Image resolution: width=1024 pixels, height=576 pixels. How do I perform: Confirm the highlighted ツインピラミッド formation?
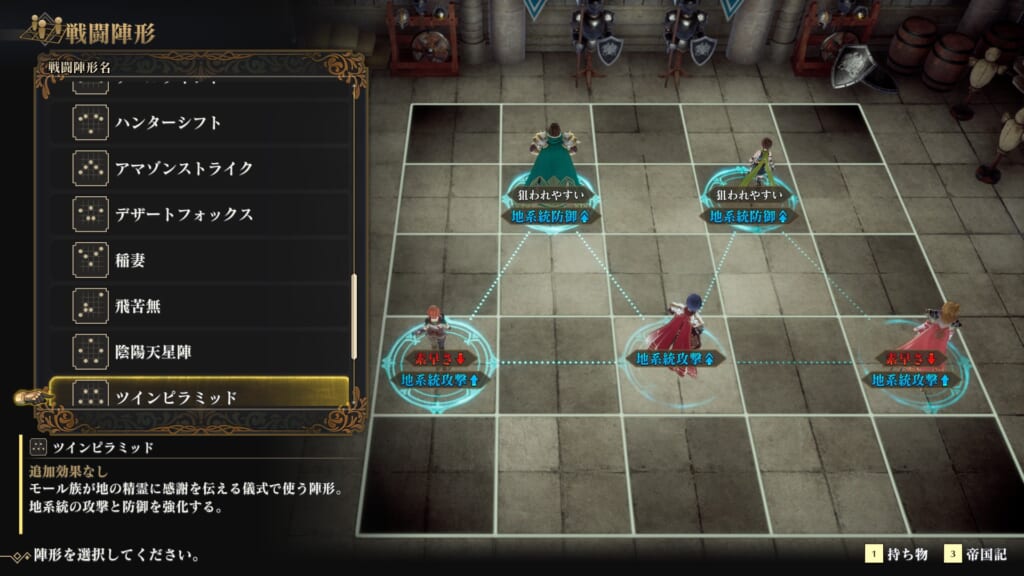[200, 396]
